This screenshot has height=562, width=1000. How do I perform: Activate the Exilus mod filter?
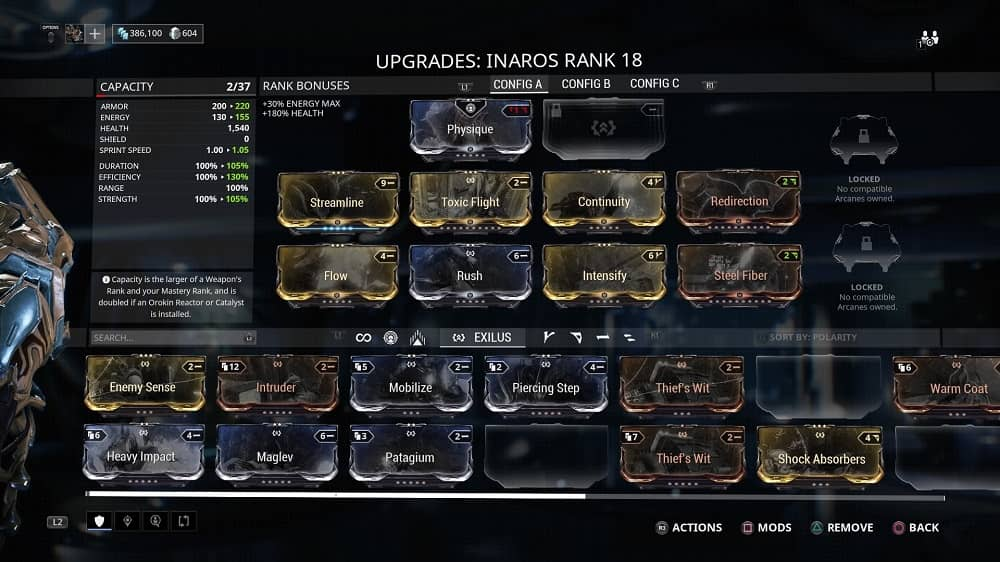pos(483,338)
